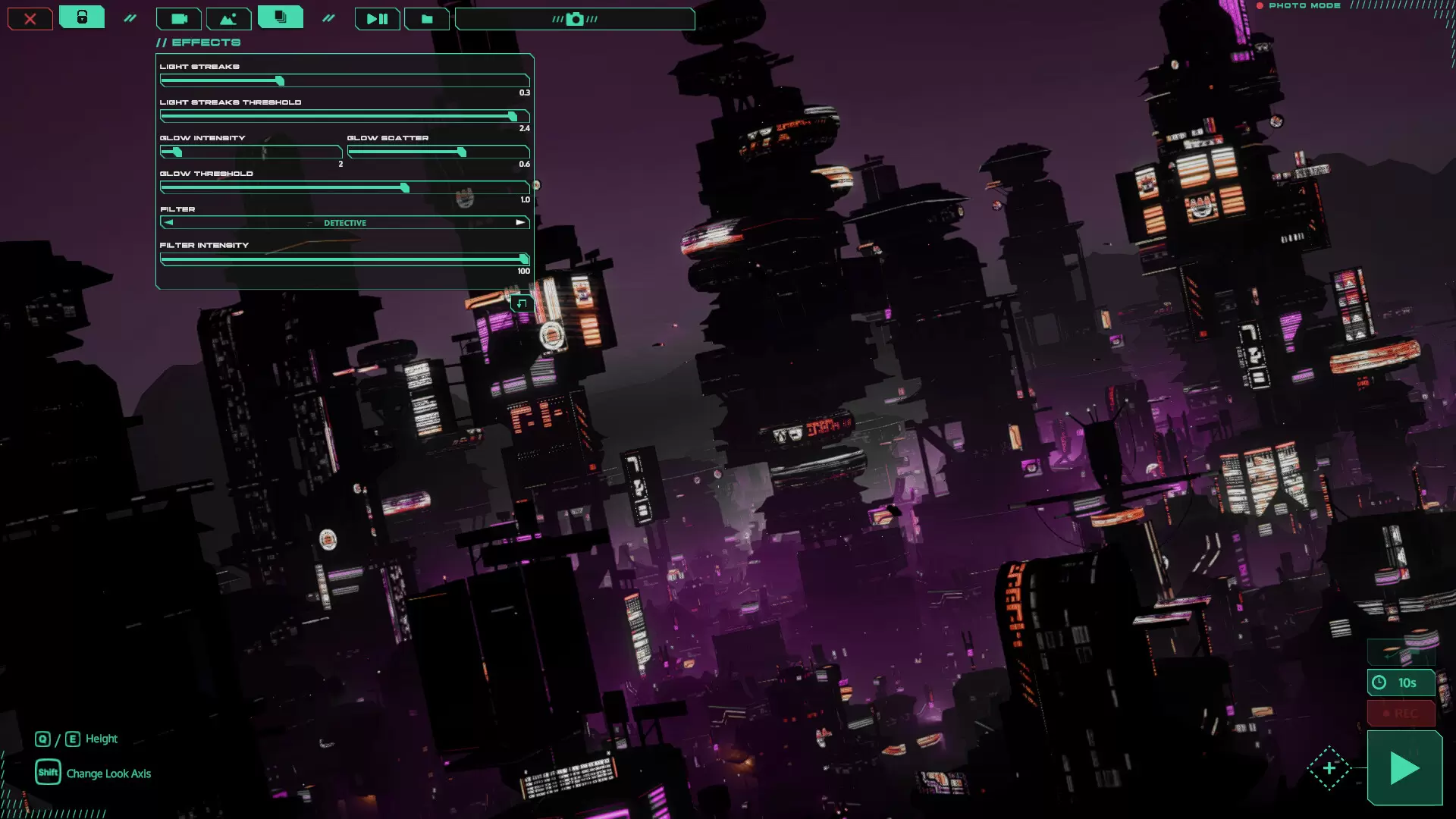Change the 10s duration setting
Screen dimensions: 1456x819
(1401, 683)
